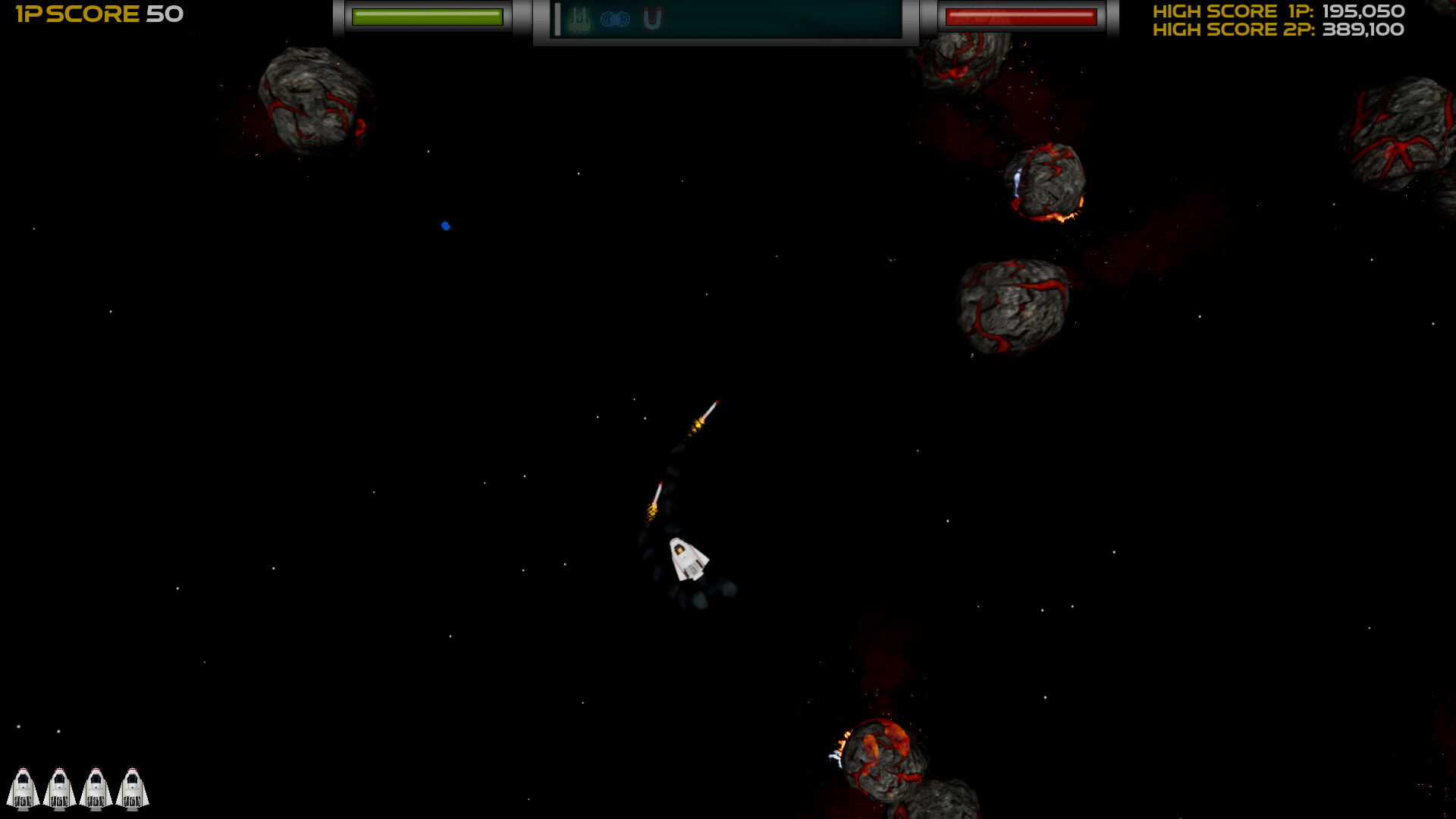Viewport: 1456px width, 819px height.
Task: Click the red enemy health bar
Action: [1022, 17]
